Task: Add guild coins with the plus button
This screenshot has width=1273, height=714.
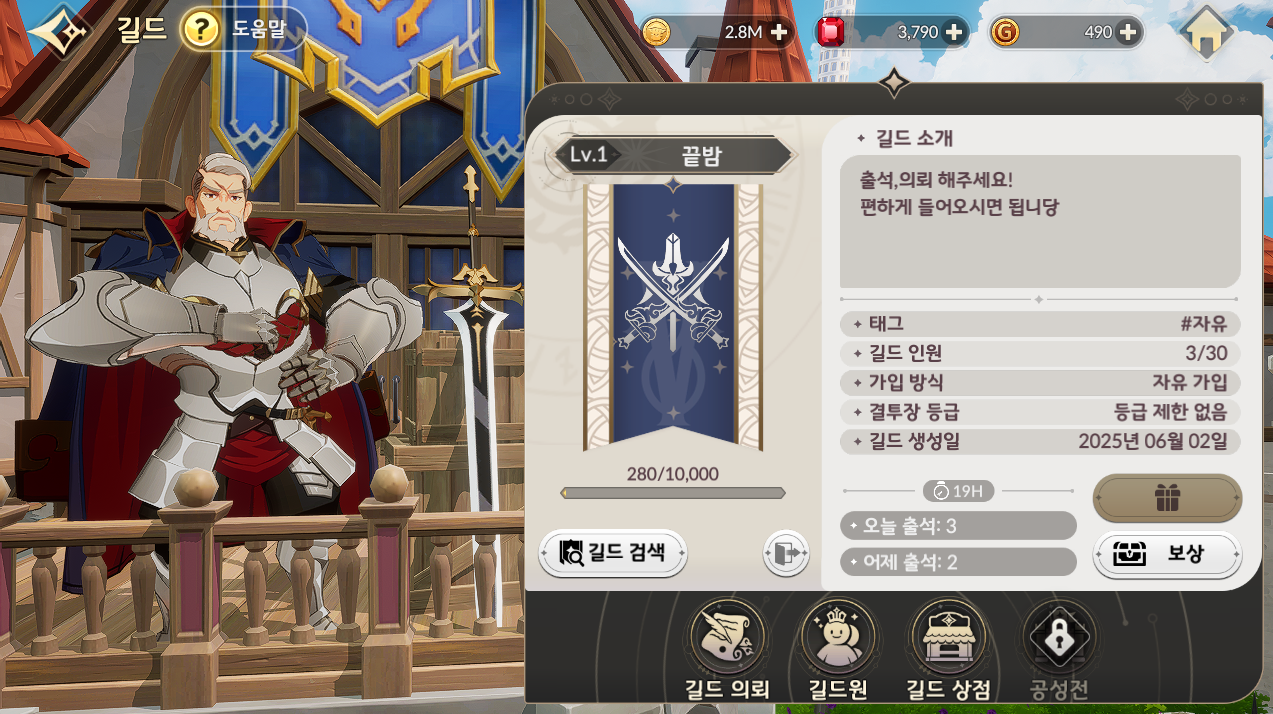Action: coord(1128,32)
